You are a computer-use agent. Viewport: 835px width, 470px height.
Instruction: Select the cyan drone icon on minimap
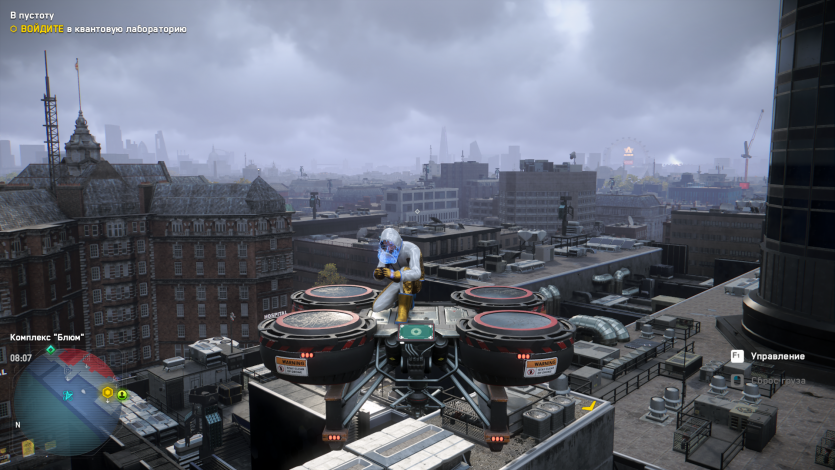point(69,396)
